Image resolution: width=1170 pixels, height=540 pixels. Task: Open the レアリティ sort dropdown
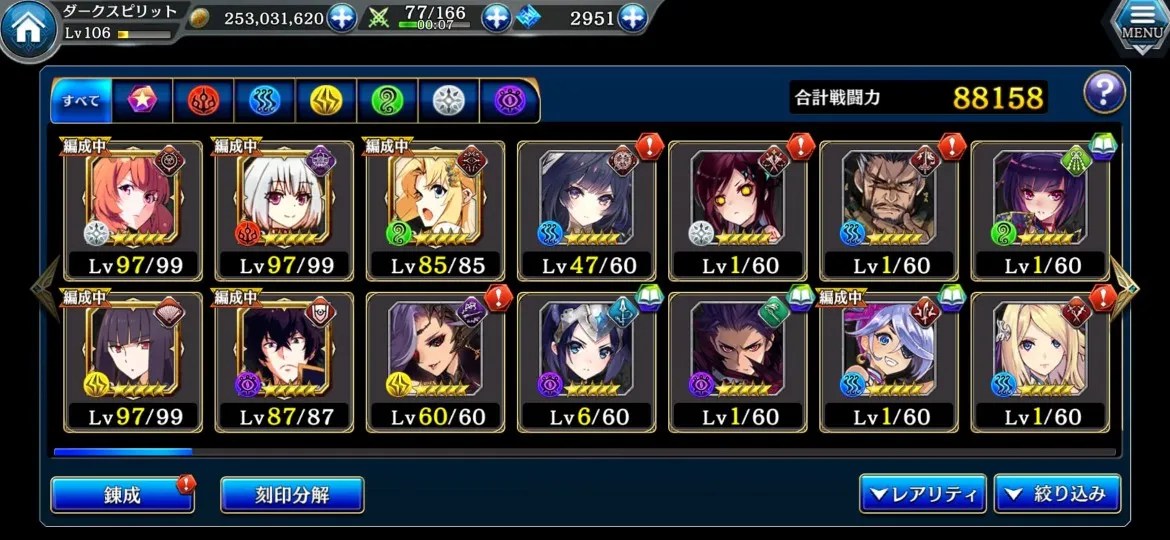tap(921, 494)
